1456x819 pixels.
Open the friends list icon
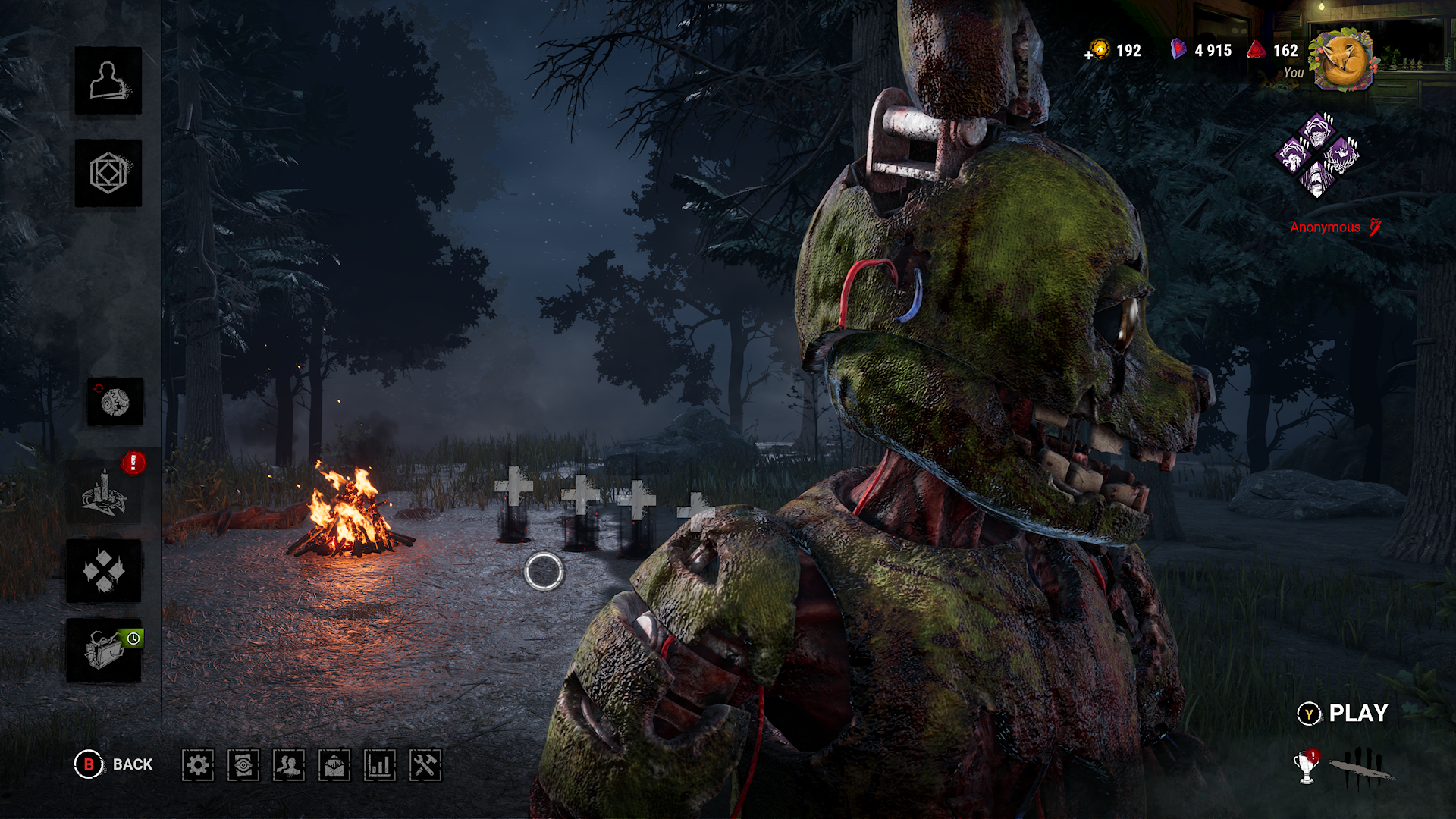pyautogui.click(x=289, y=765)
